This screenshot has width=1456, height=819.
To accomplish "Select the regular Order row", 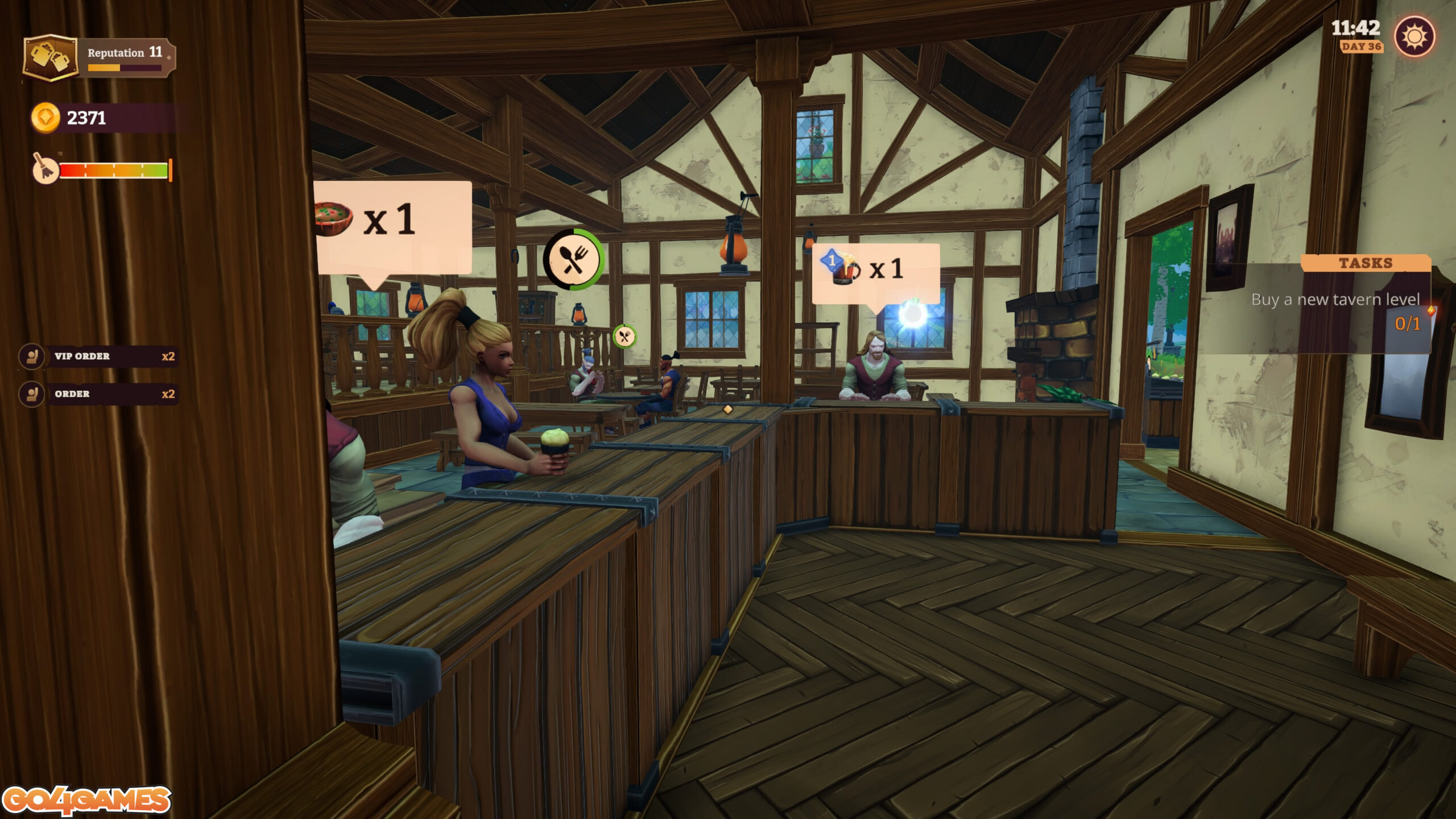I will coord(98,394).
